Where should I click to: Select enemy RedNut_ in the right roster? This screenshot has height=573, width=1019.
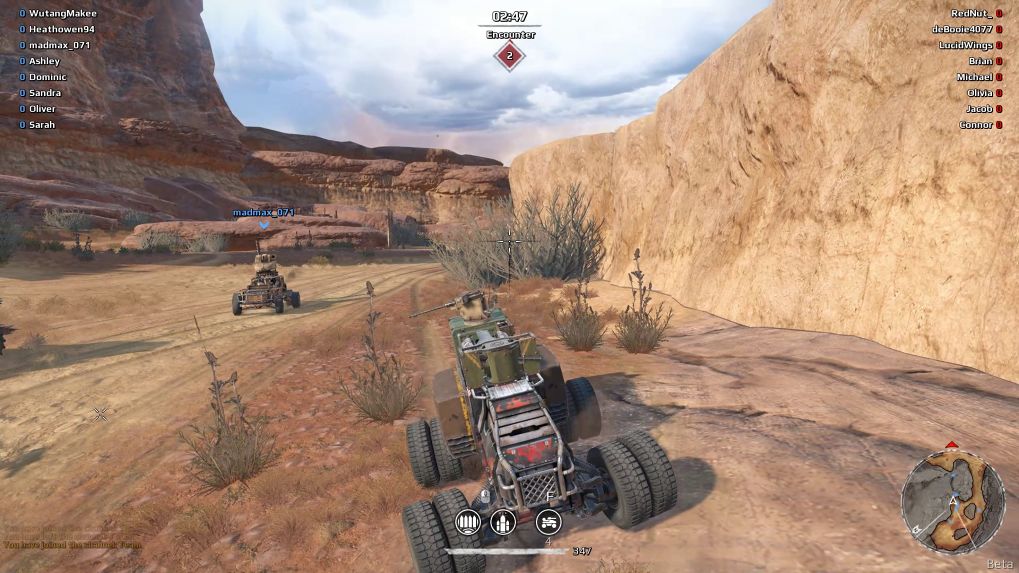tap(970, 13)
